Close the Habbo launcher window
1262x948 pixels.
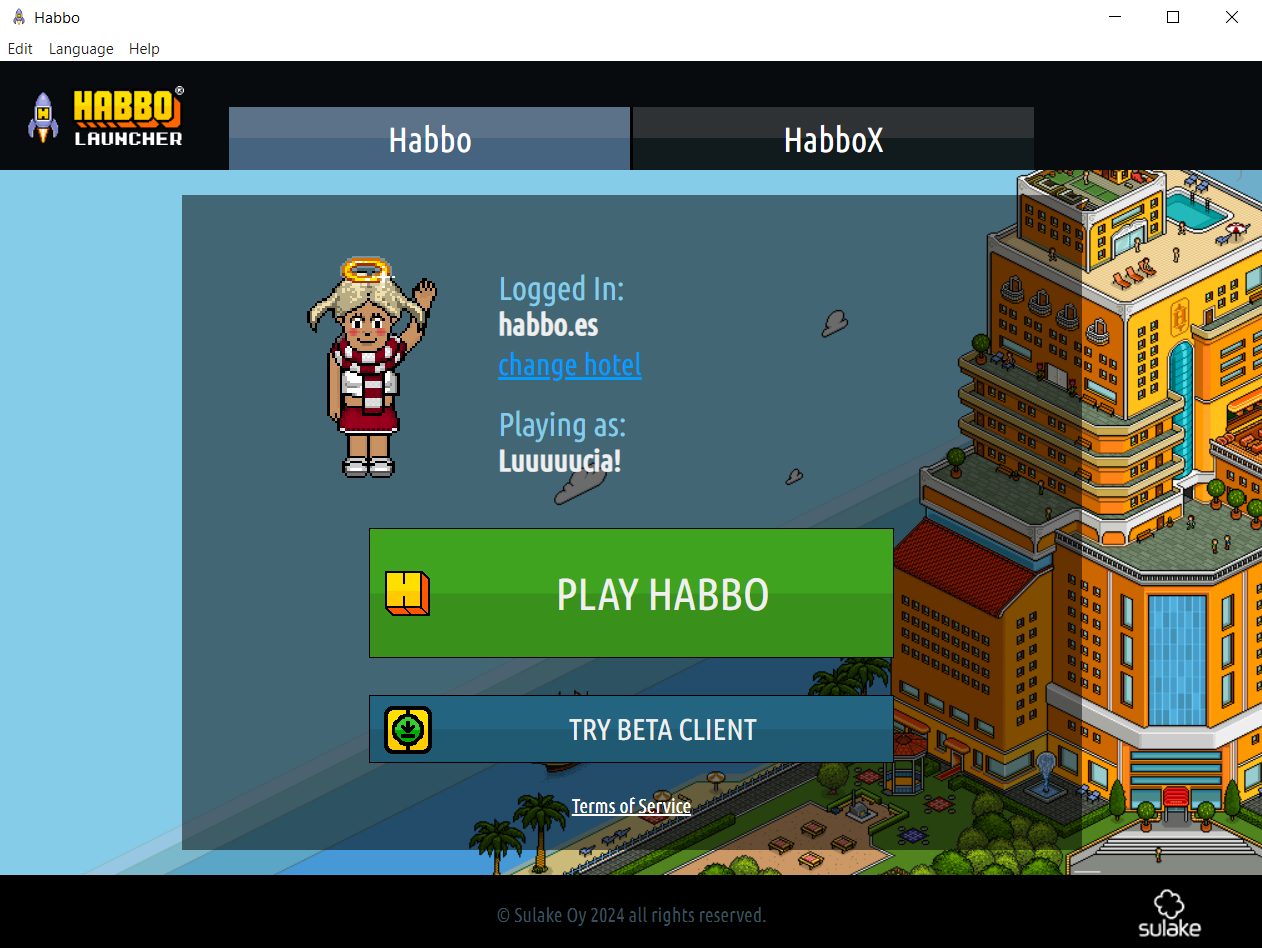[1232, 17]
